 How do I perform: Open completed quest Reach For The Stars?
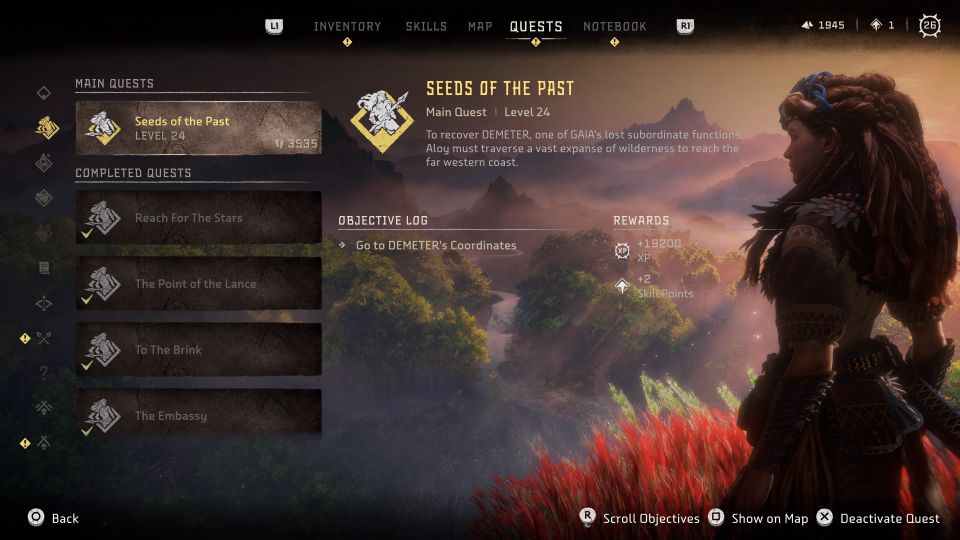[x=198, y=218]
